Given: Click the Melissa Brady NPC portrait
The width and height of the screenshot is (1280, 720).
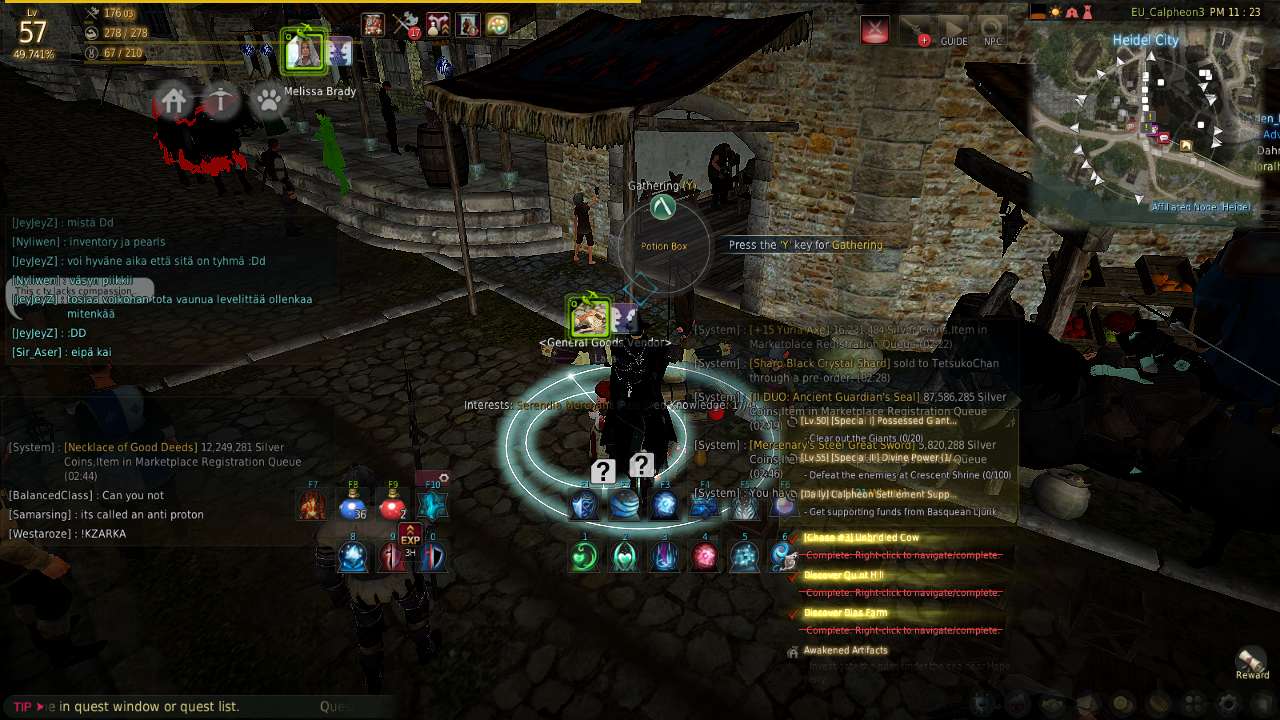Looking at the screenshot, I should coord(302,52).
